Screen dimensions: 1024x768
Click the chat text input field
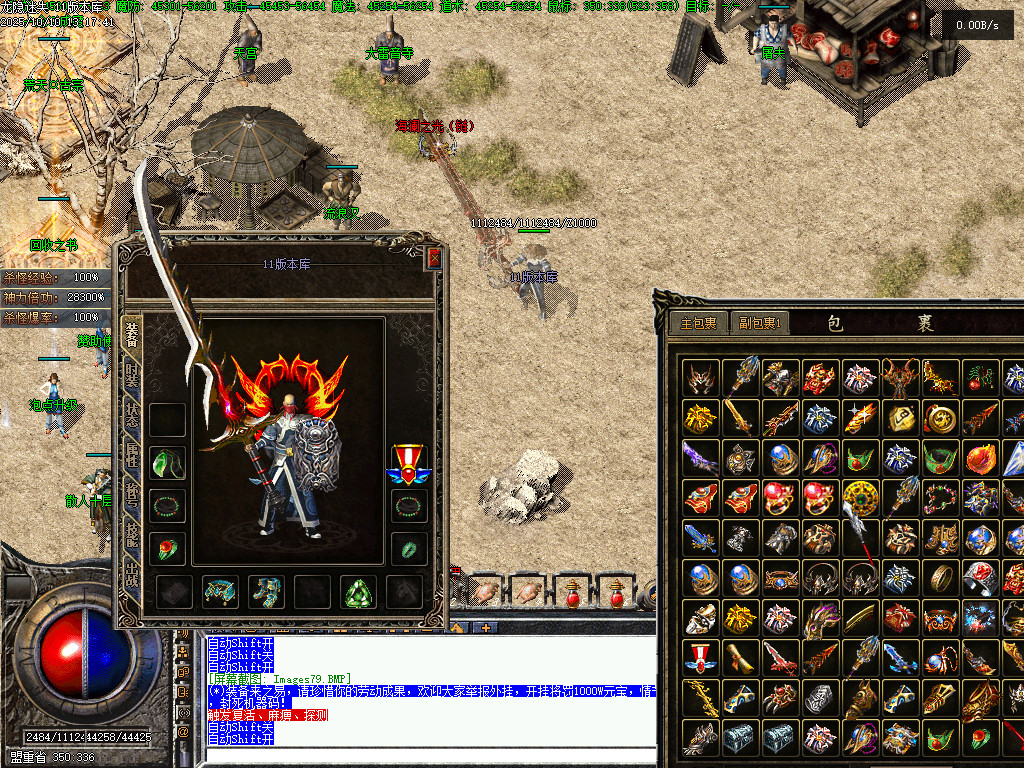point(430,758)
